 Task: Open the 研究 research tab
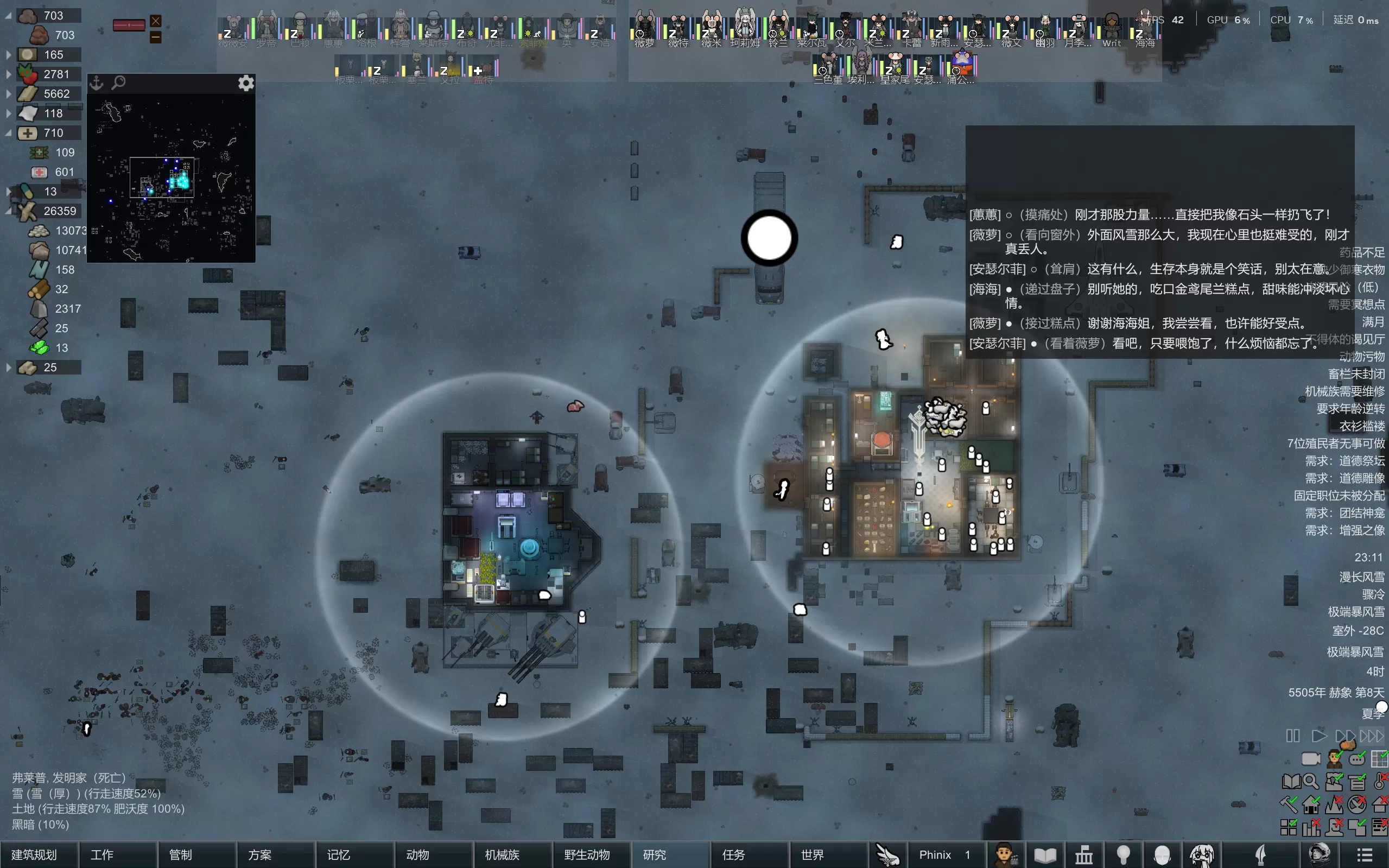pos(654,855)
